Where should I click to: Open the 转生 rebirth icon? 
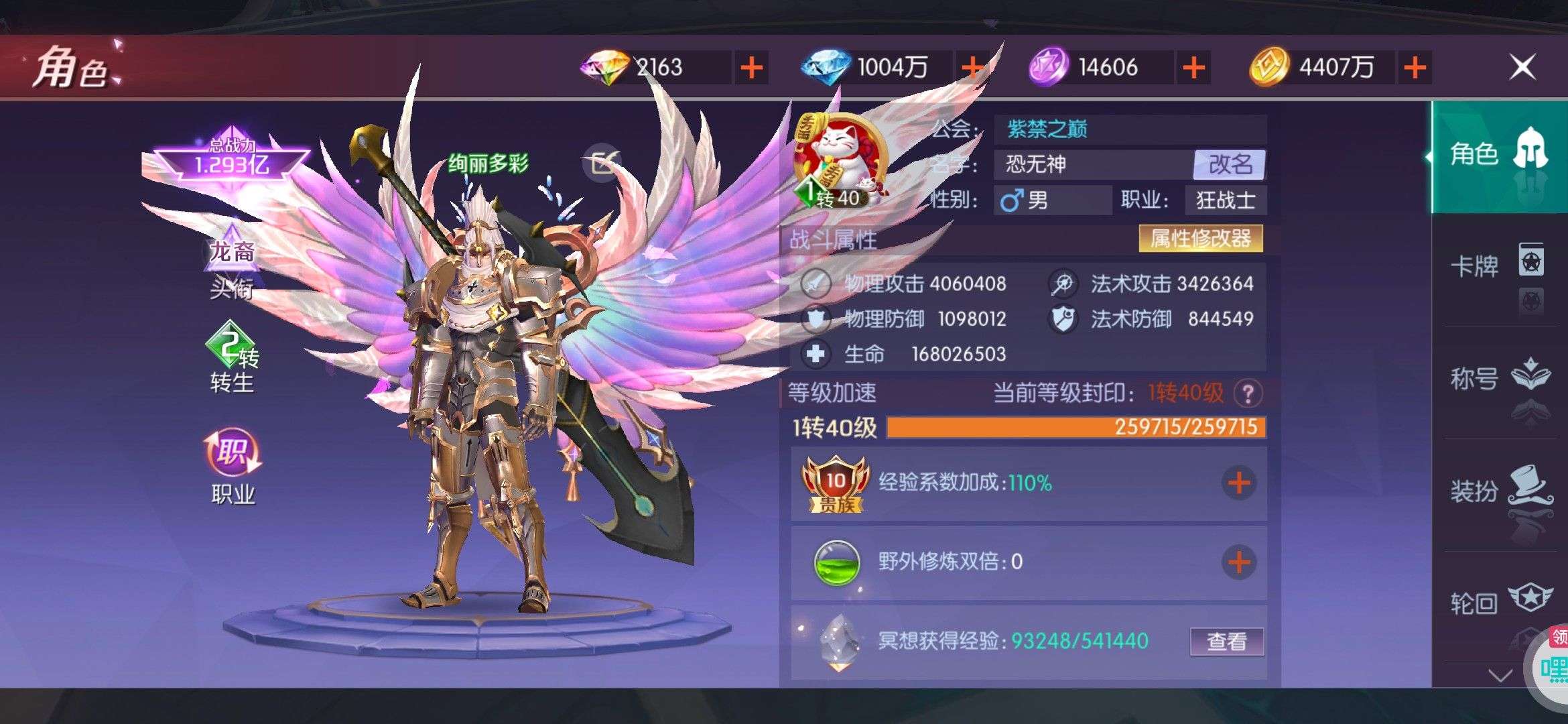232,359
